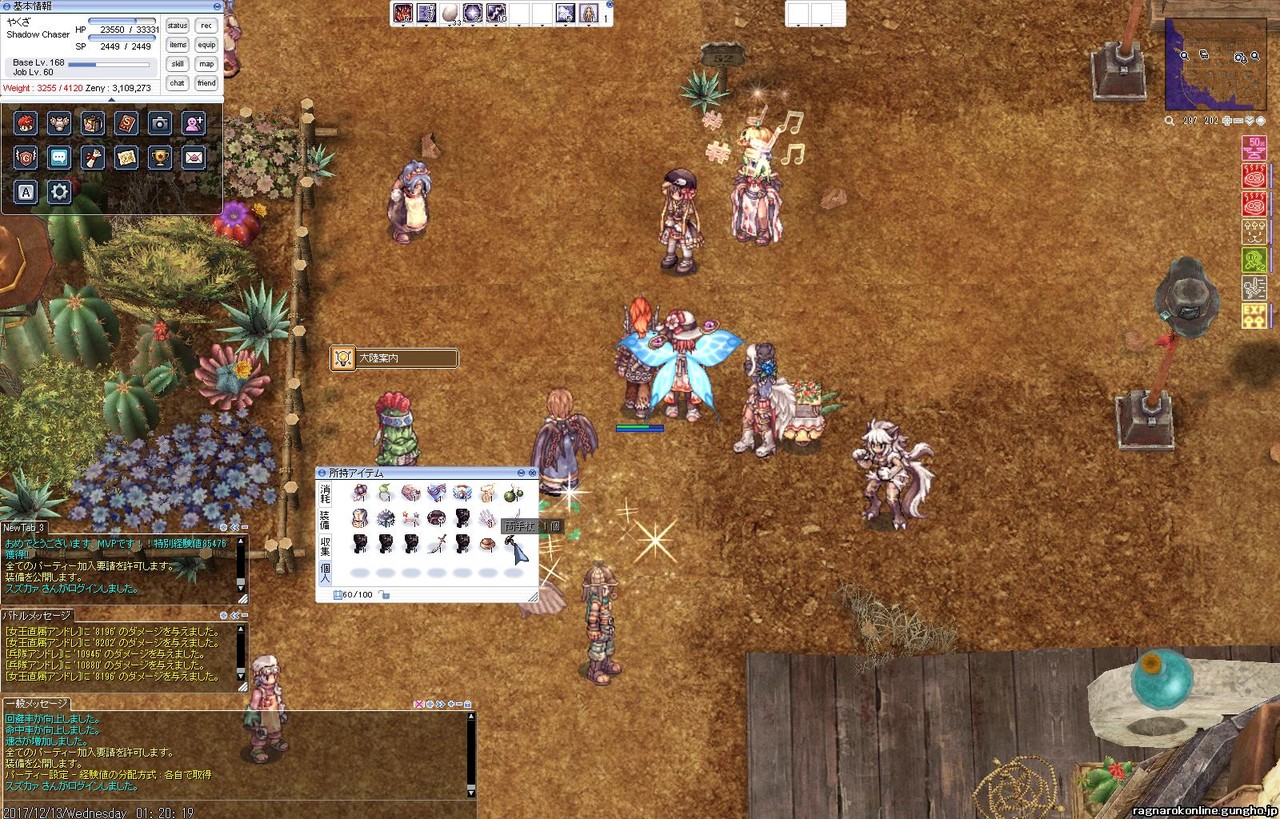Open the skill list button
This screenshot has width=1280, height=819.
pos(177,63)
